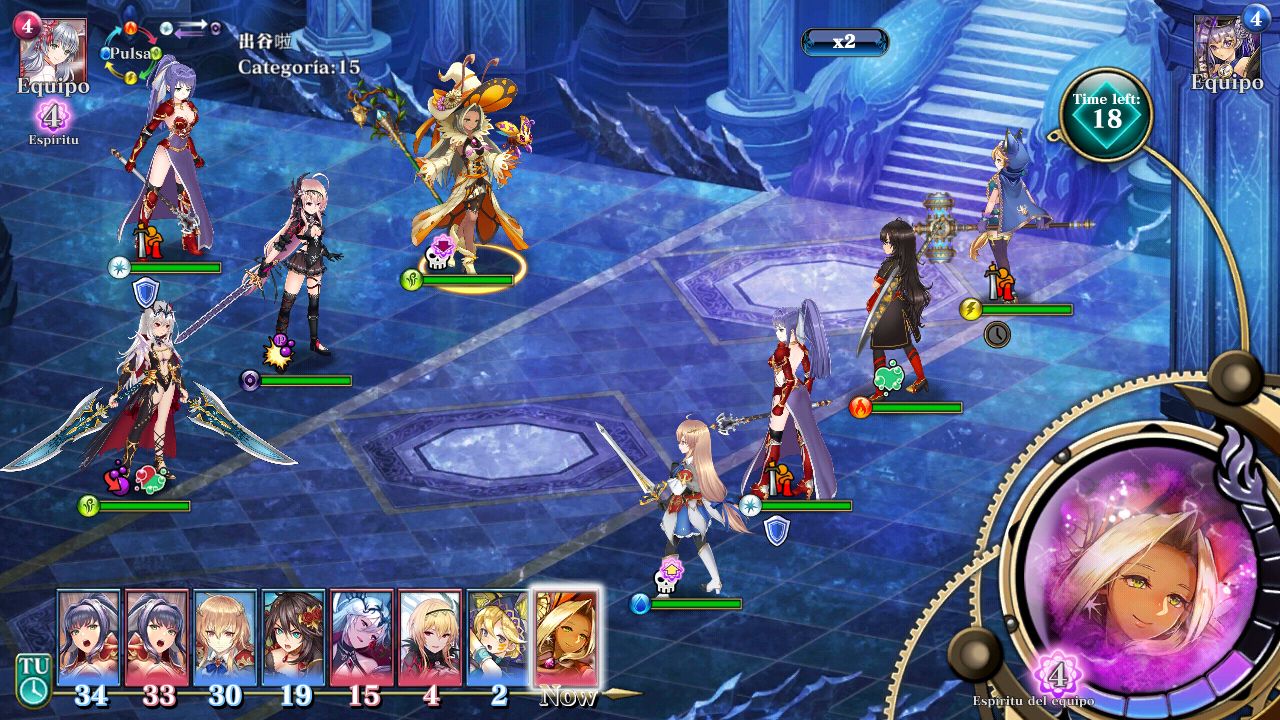Click the TU clock icon
Viewport: 1280px width, 720px height.
(32, 680)
